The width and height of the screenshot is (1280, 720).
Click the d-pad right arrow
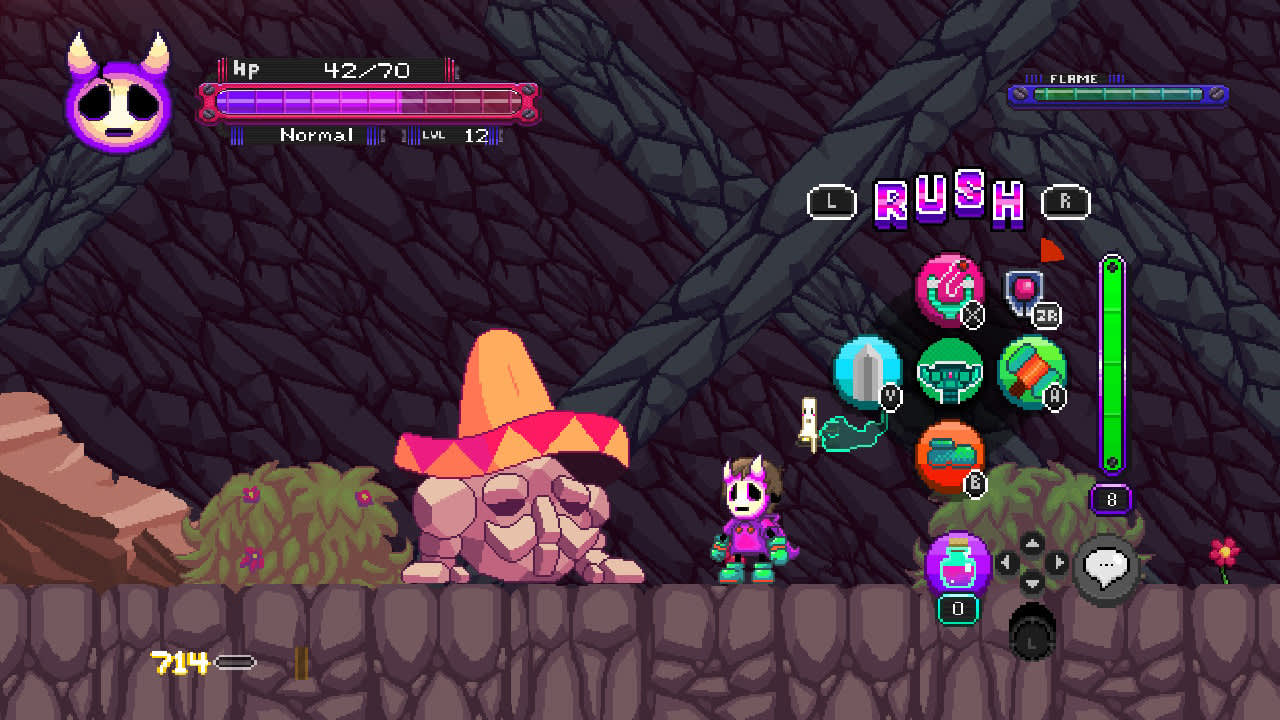point(1056,560)
